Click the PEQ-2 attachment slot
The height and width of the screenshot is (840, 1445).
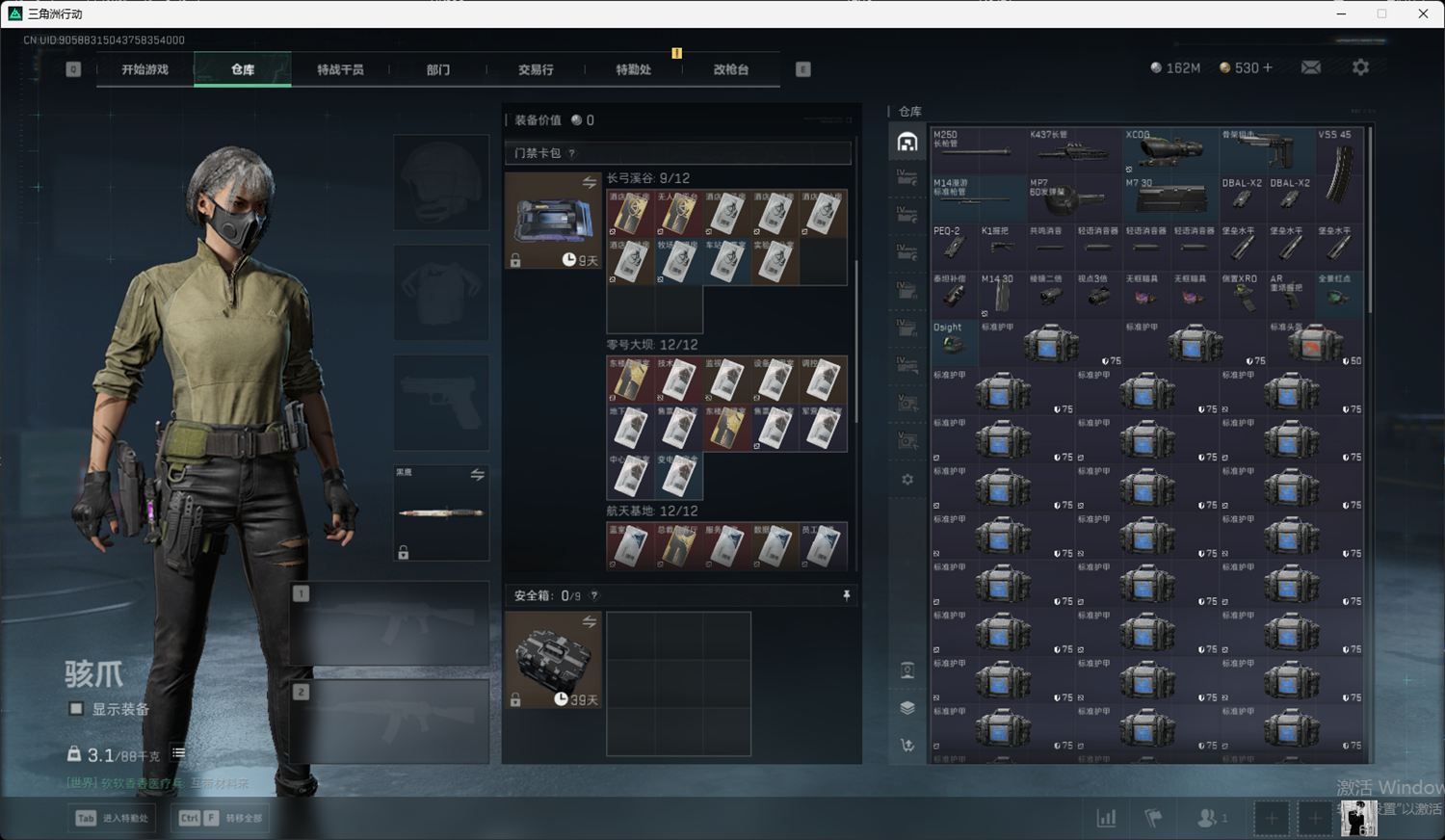[954, 245]
